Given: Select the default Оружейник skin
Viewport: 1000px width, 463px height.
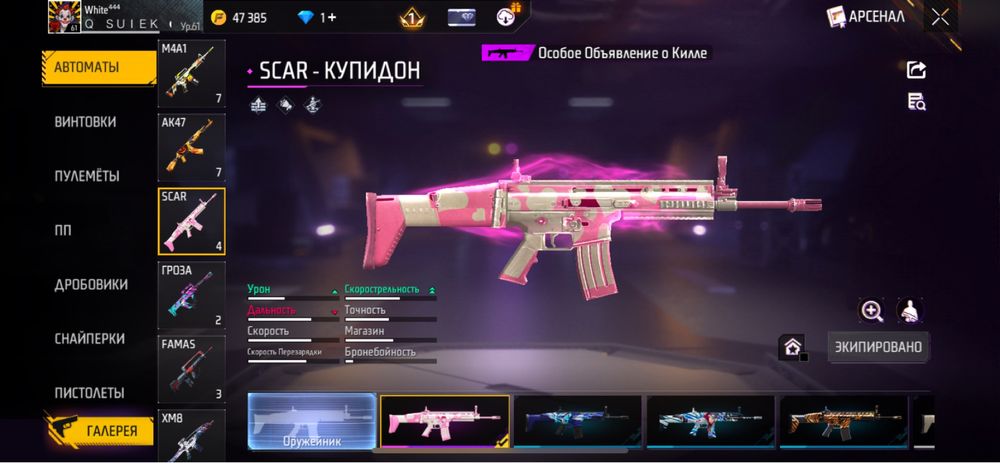Looking at the screenshot, I should [311, 420].
